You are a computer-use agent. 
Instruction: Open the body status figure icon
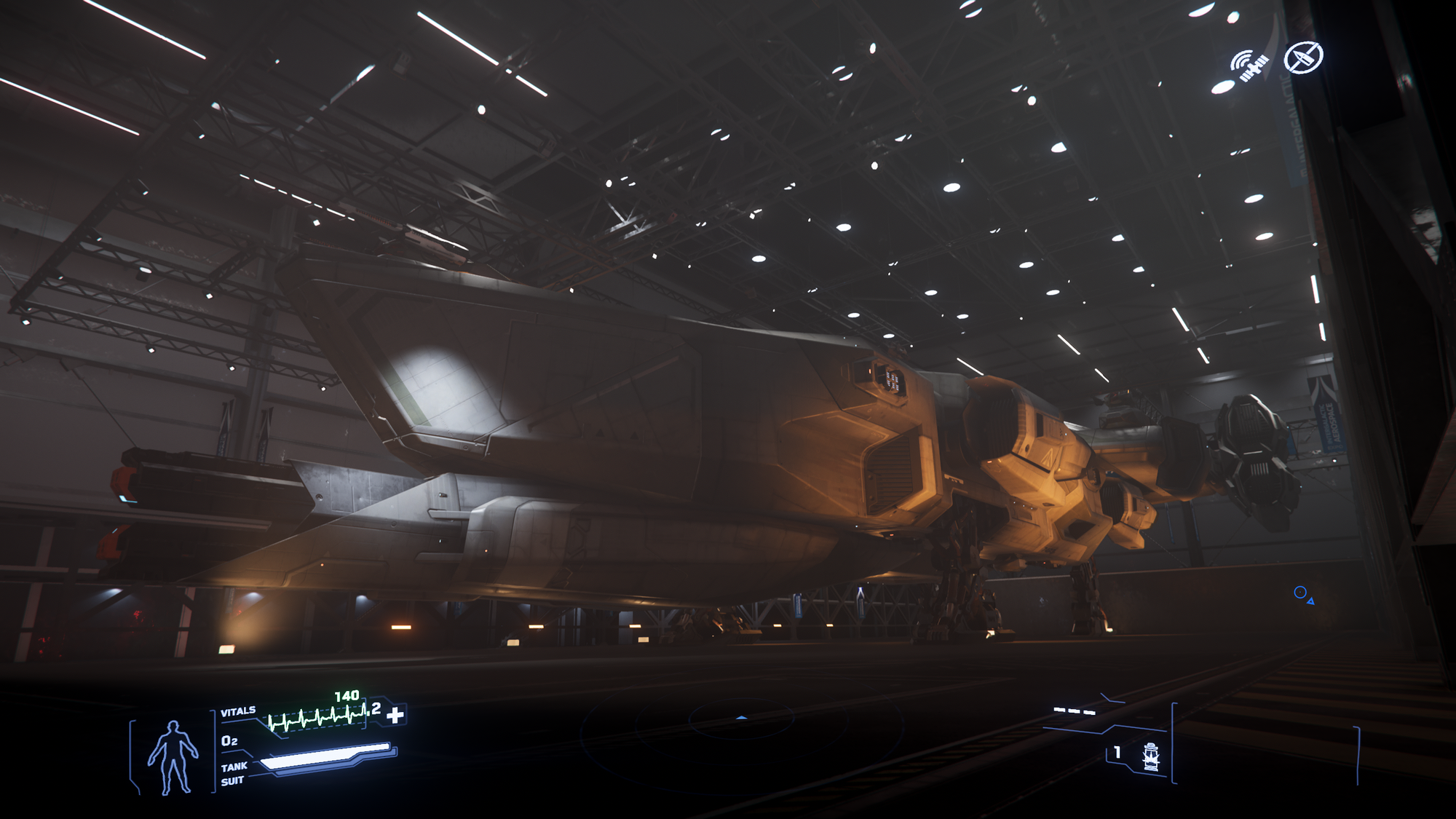[x=173, y=757]
